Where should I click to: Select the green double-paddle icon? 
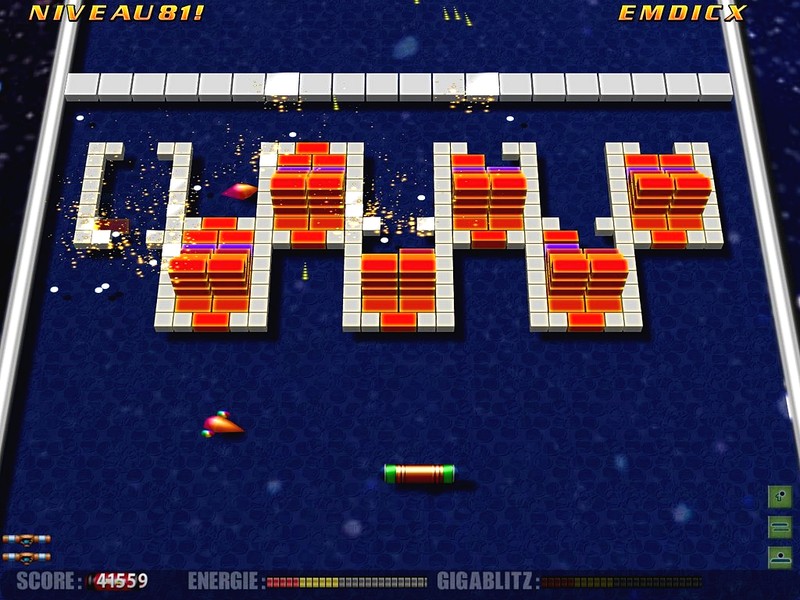[x=780, y=526]
